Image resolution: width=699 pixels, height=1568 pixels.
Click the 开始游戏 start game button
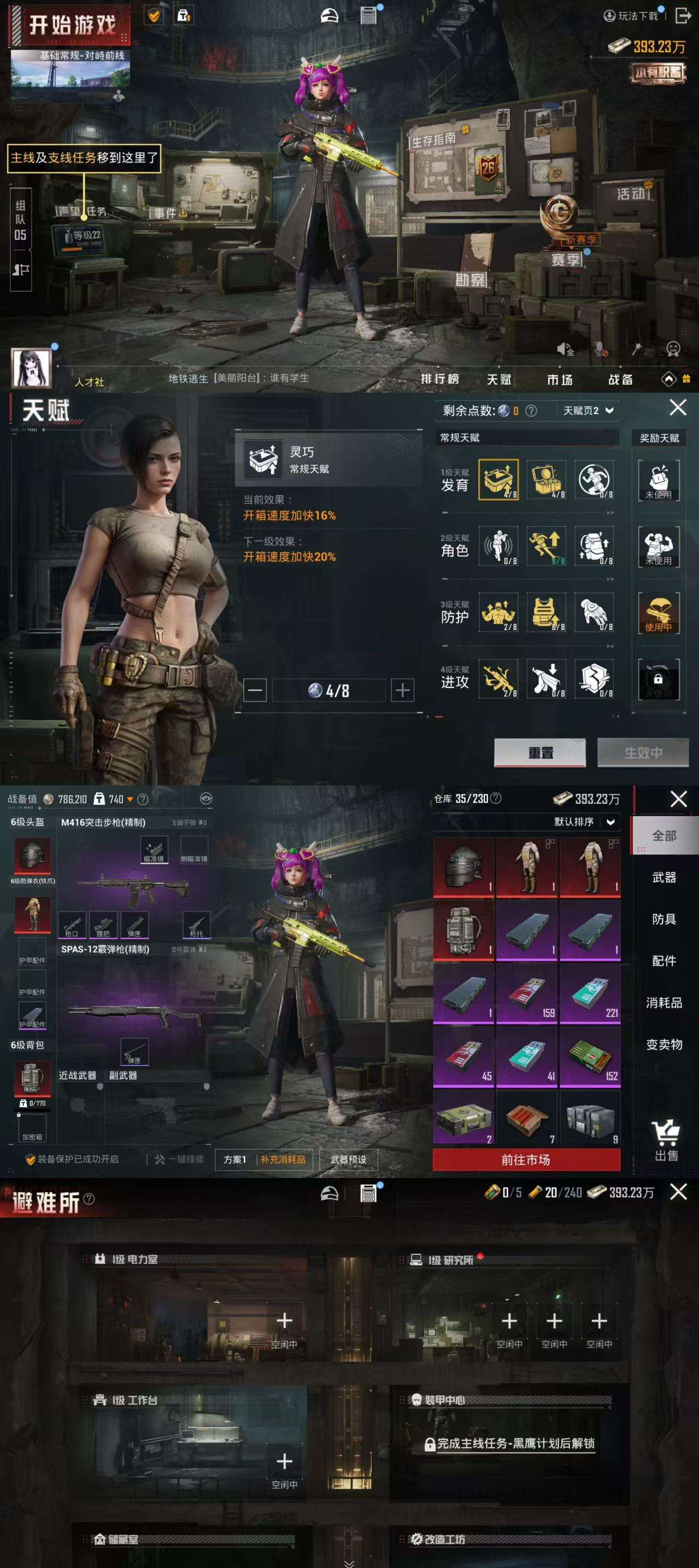point(72,26)
